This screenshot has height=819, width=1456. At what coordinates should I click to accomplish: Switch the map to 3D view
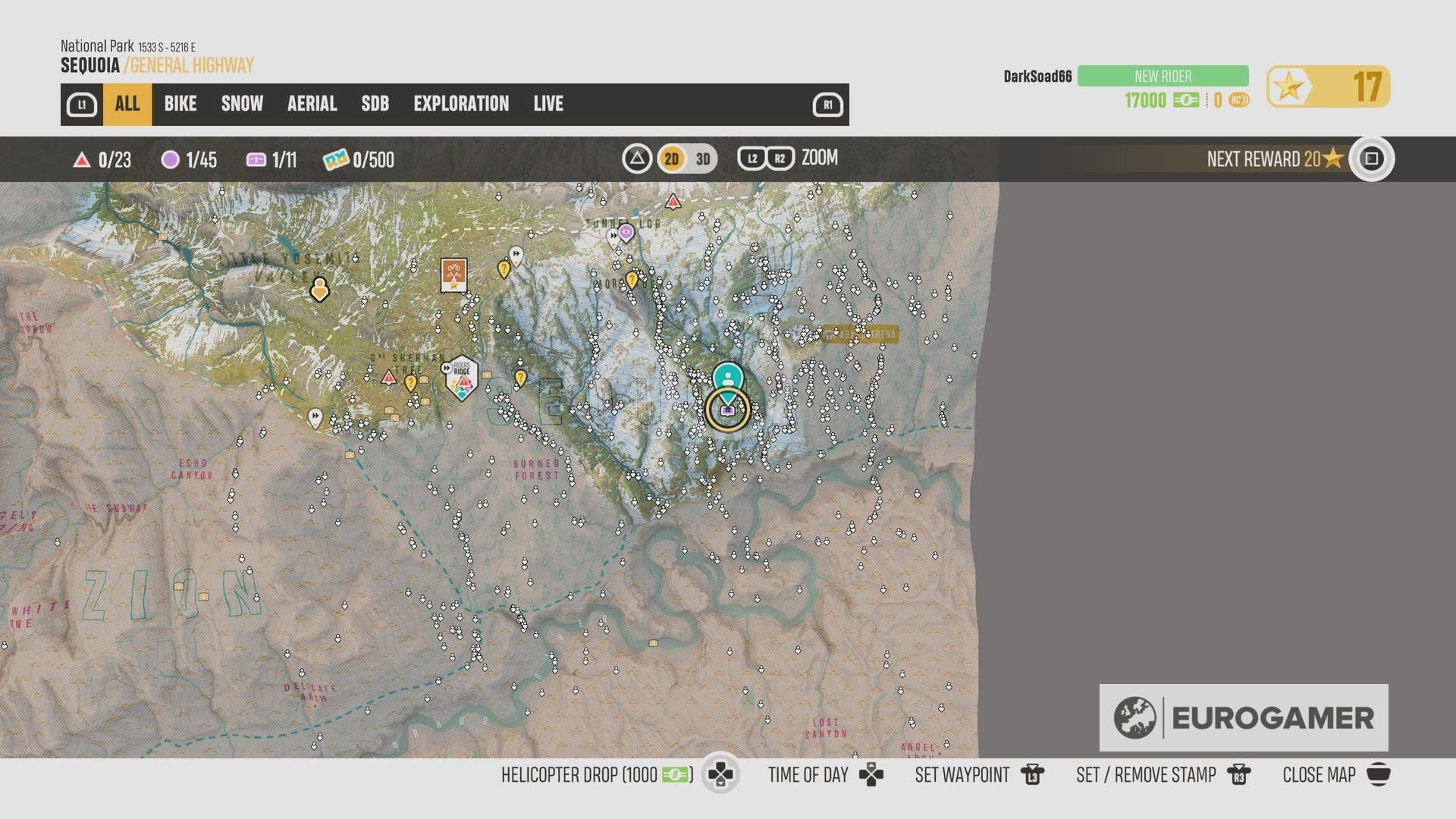[x=701, y=159]
